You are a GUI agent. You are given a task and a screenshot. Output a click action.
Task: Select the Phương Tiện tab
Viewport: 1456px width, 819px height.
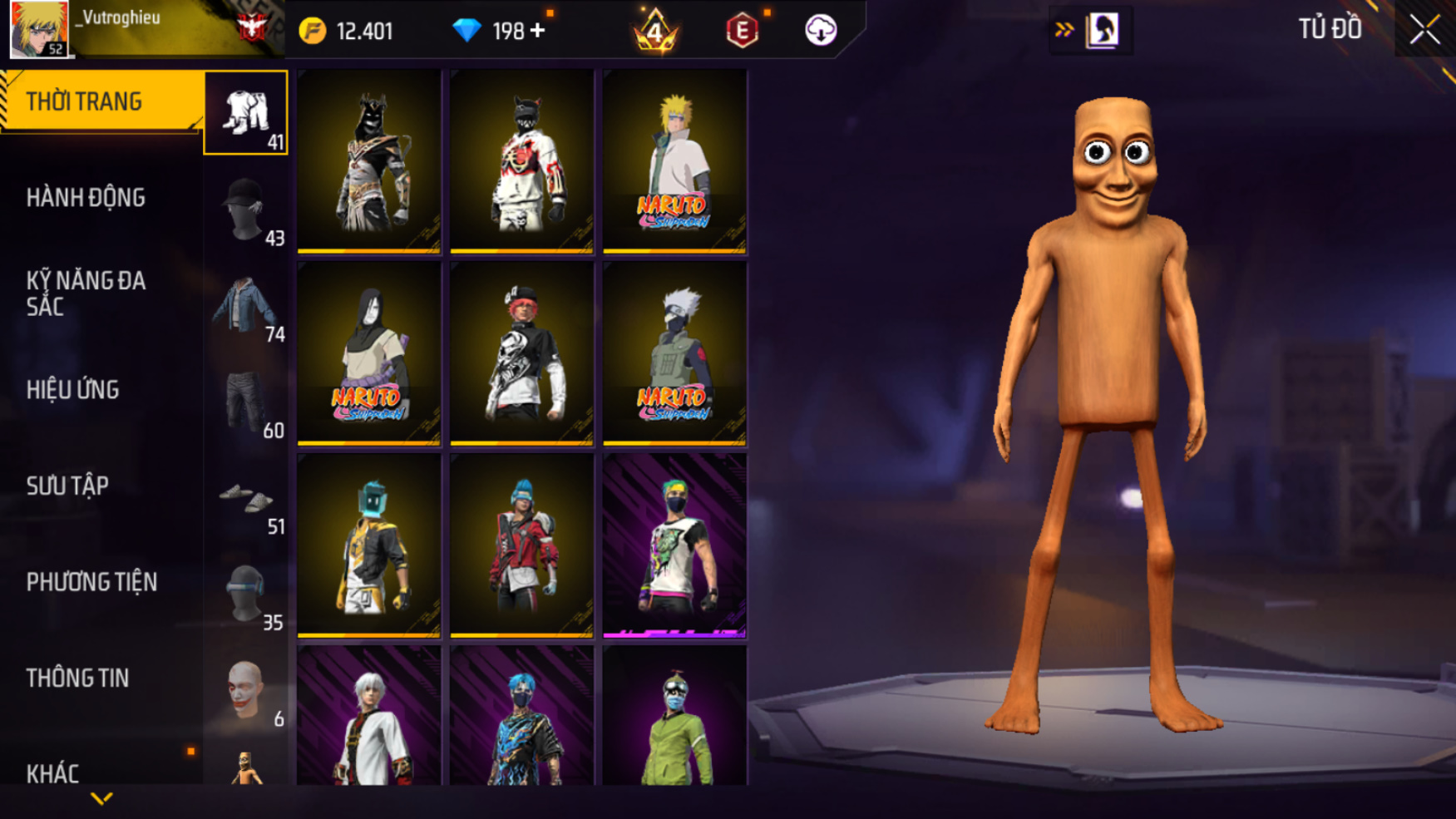(x=91, y=582)
